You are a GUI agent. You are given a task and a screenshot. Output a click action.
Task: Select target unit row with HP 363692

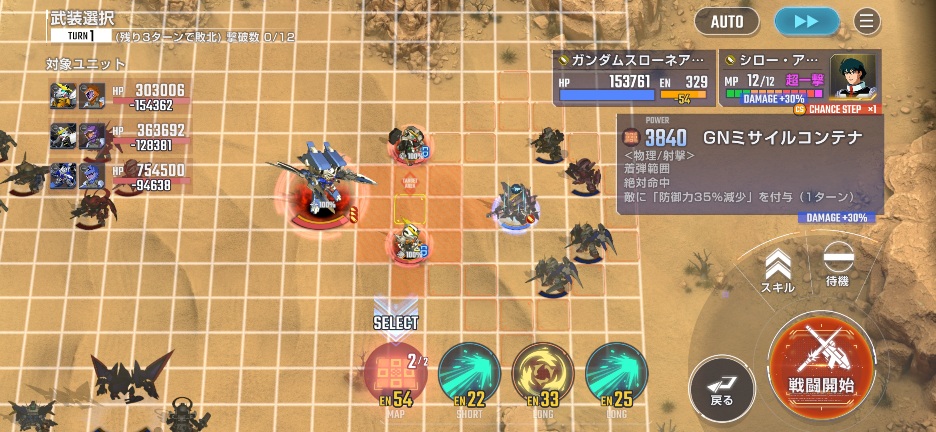click(118, 136)
